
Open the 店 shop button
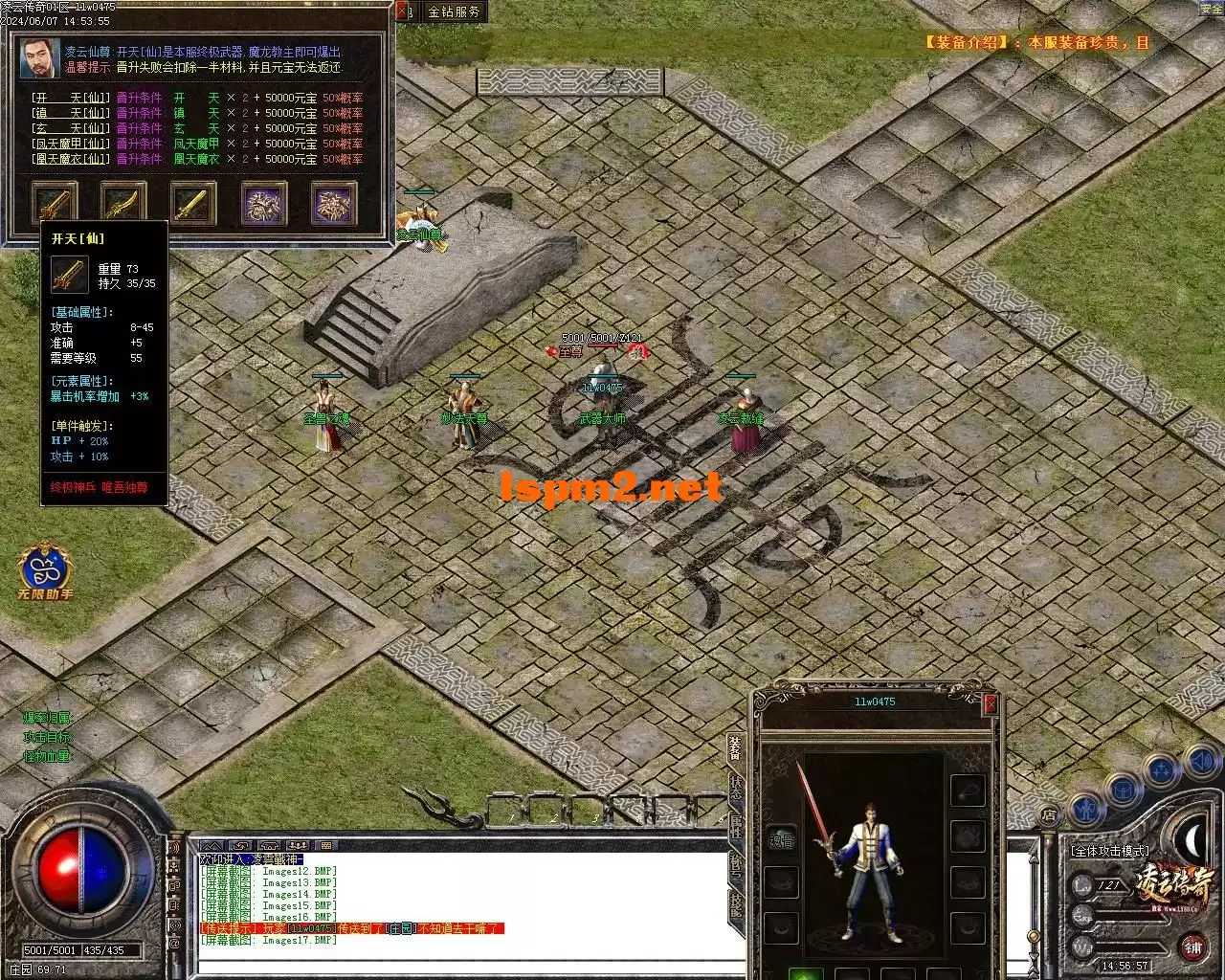(x=1049, y=815)
